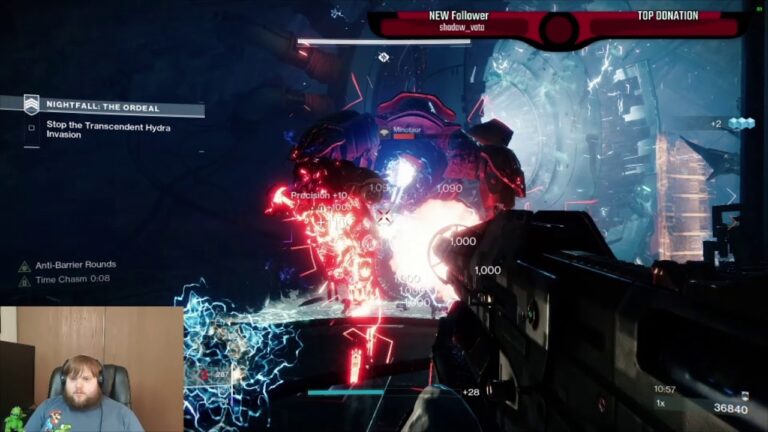Click the streamer webcam thumbnail
The image size is (768, 432).
coord(91,369)
